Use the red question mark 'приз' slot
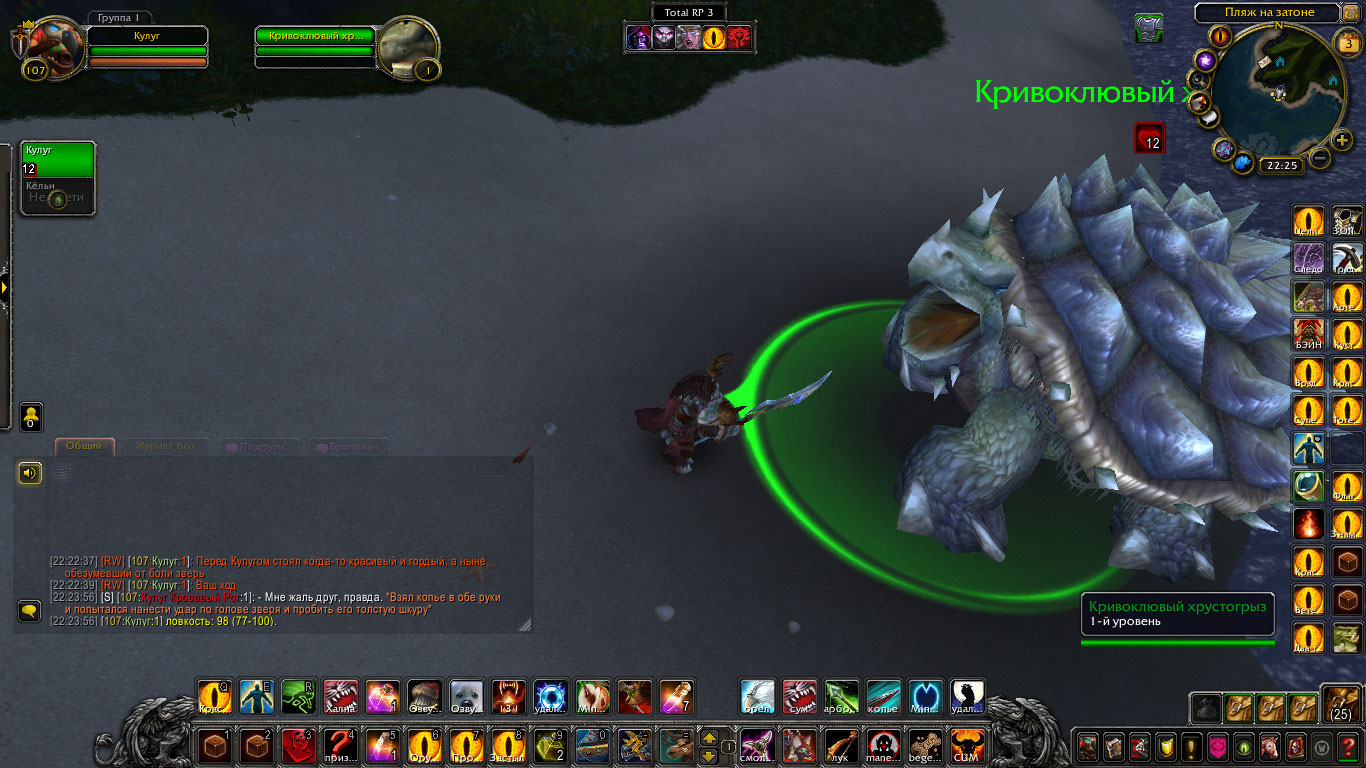1366x768 pixels. 341,746
